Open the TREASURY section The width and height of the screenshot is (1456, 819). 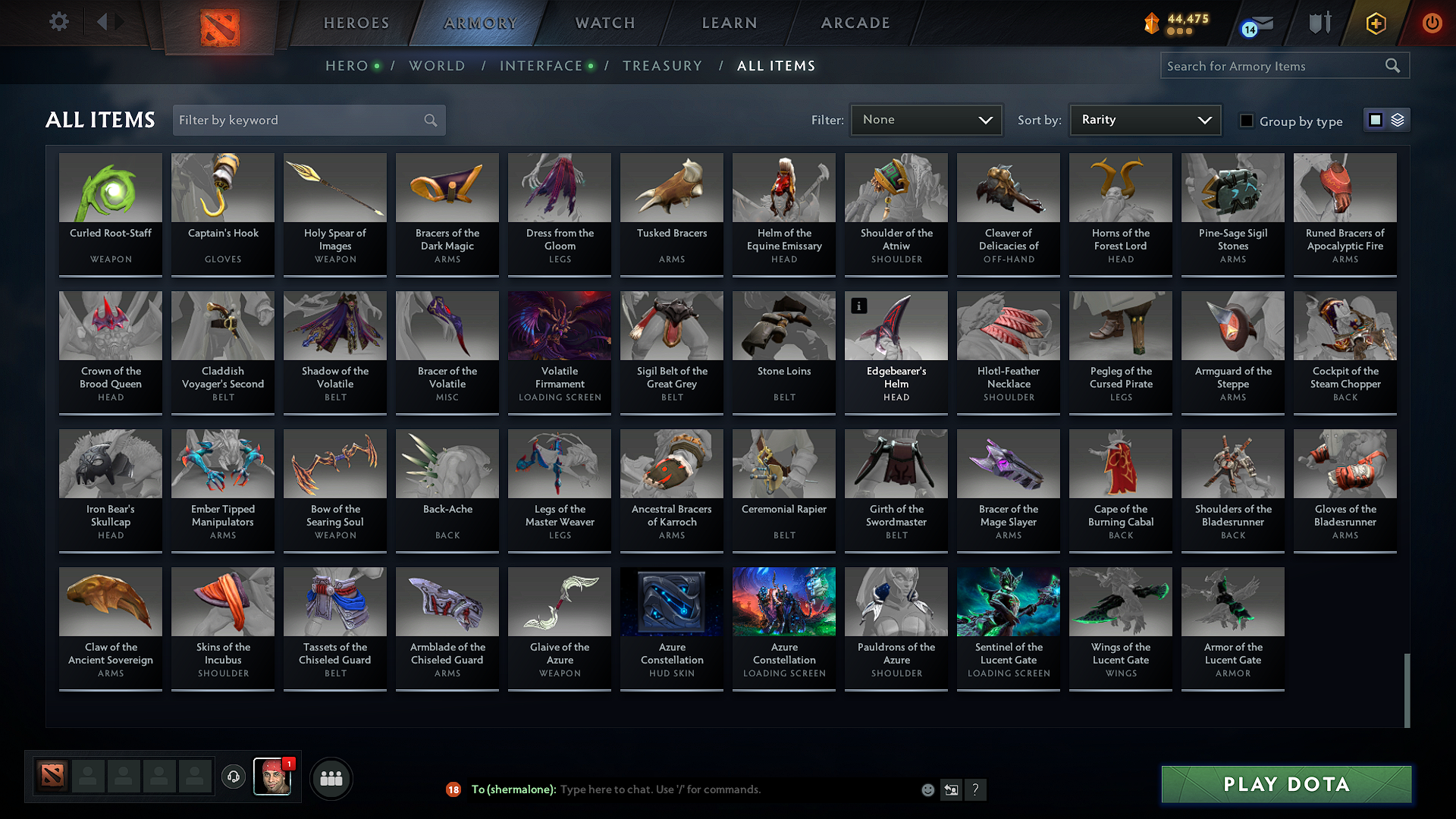662,65
